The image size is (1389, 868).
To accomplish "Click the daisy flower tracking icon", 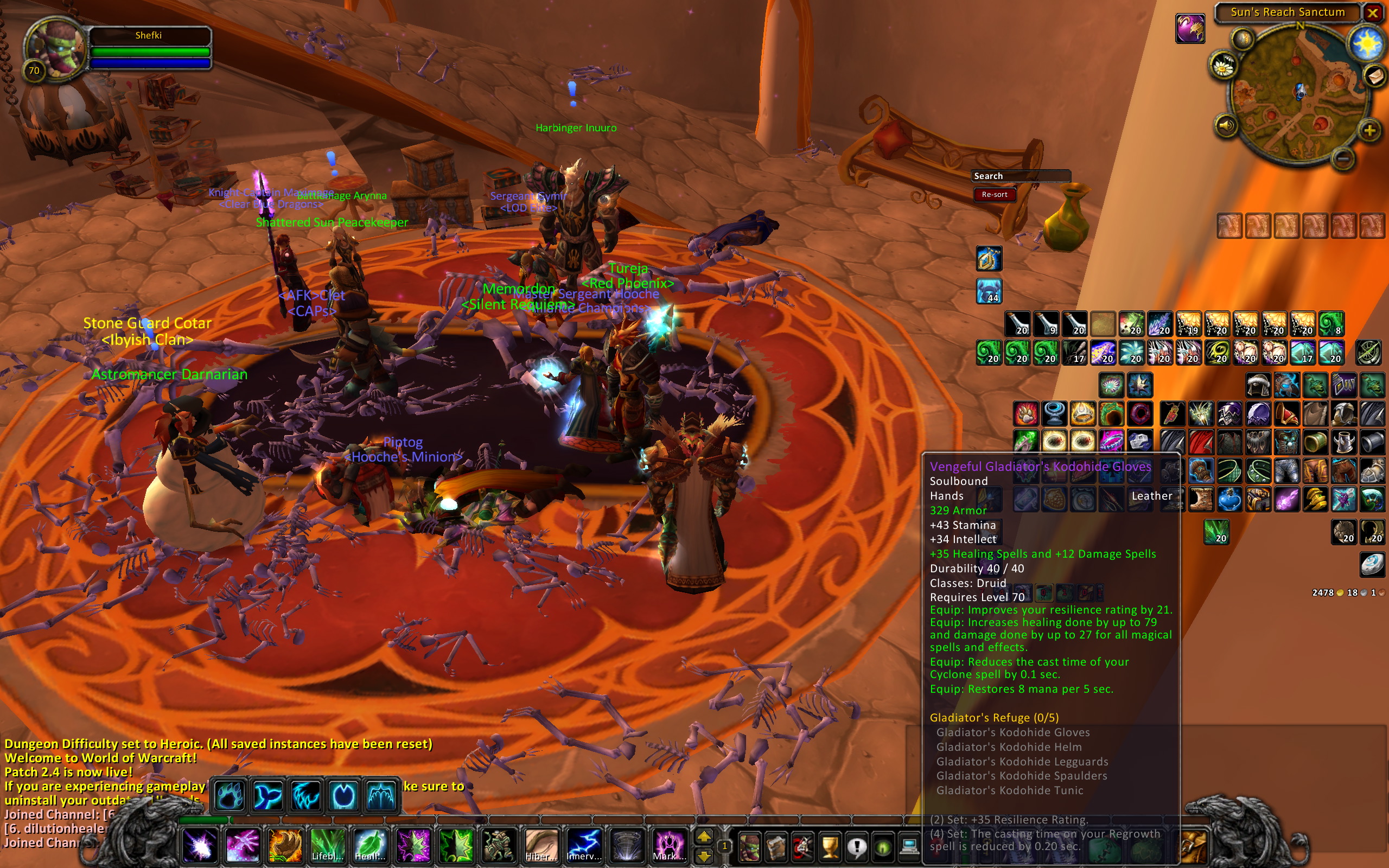I will tap(1223, 67).
